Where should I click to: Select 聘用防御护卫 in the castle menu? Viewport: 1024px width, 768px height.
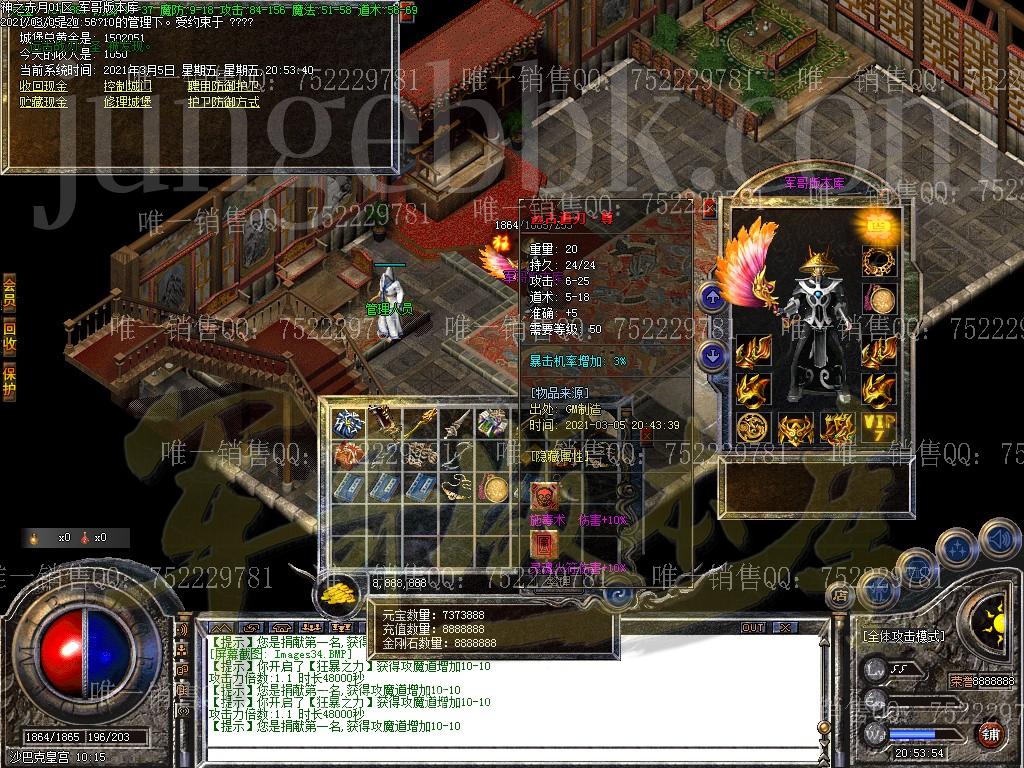(x=222, y=86)
